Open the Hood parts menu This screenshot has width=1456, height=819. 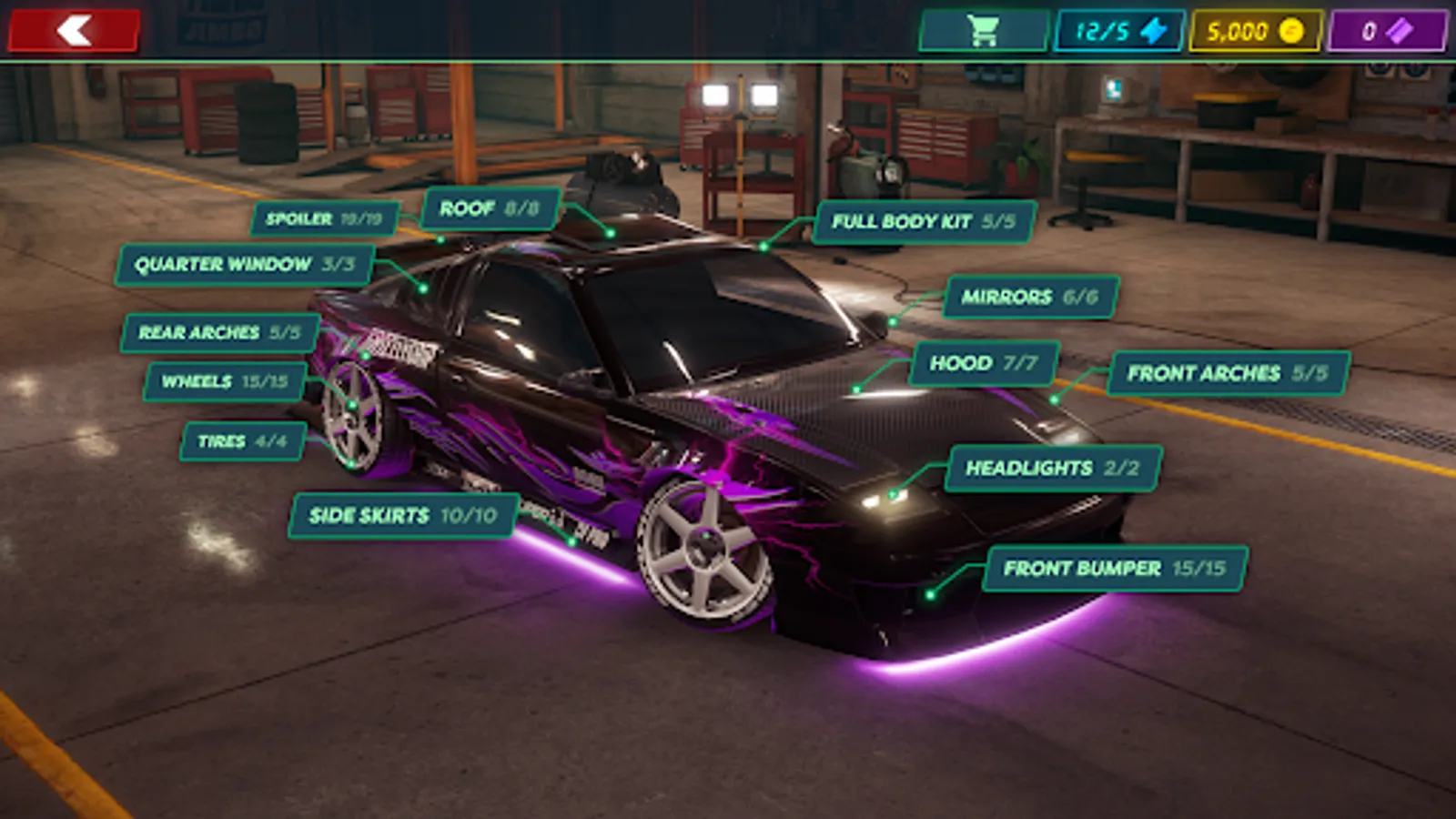(984, 363)
